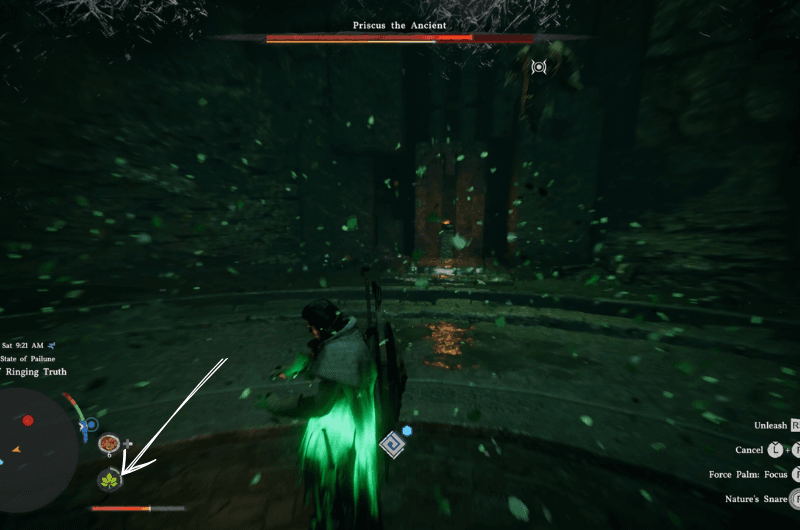The height and width of the screenshot is (530, 800).
Task: Click the red marker on the minimap
Action: 28,421
